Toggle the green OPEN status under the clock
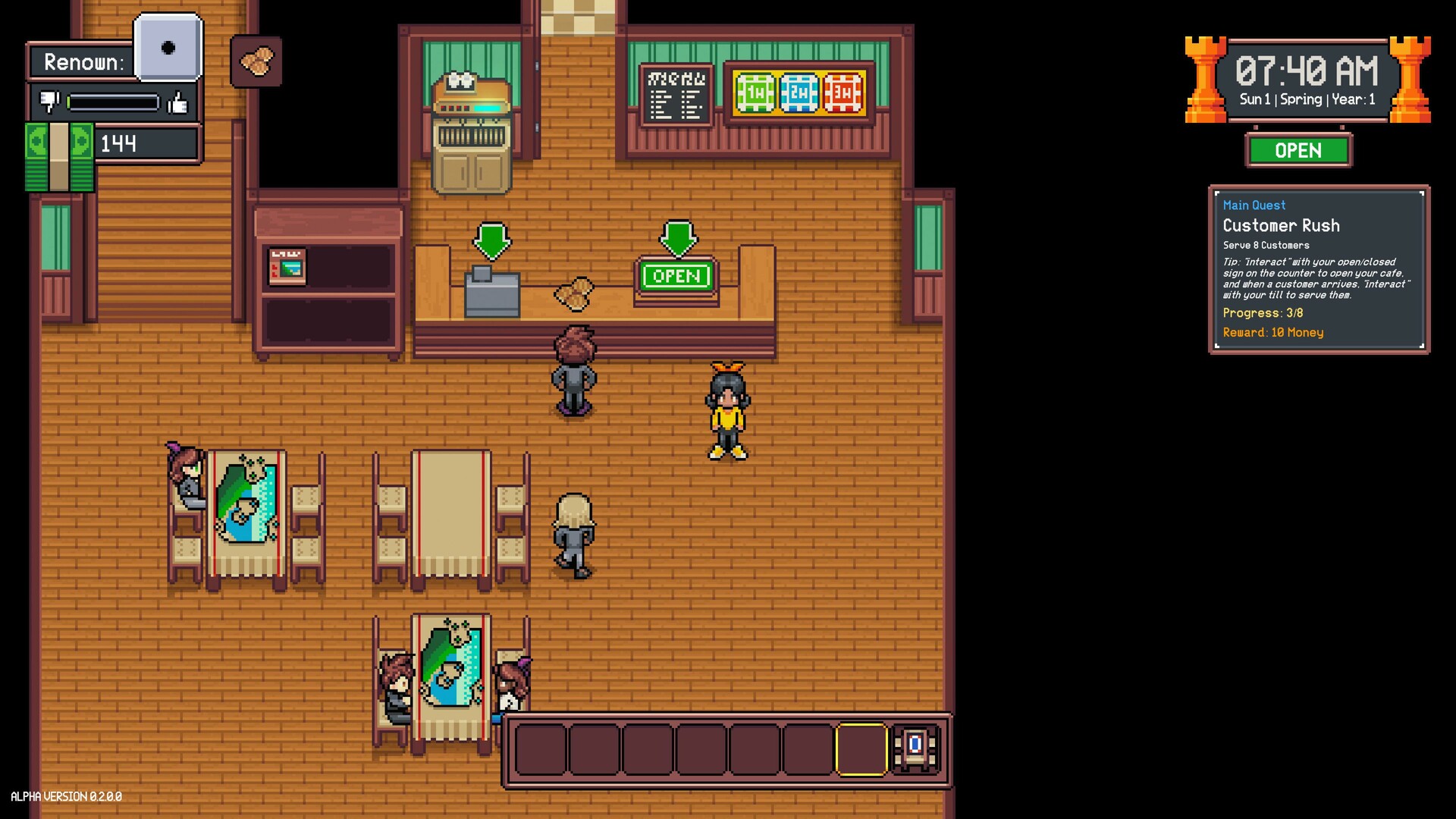1456x819 pixels. (x=1298, y=150)
